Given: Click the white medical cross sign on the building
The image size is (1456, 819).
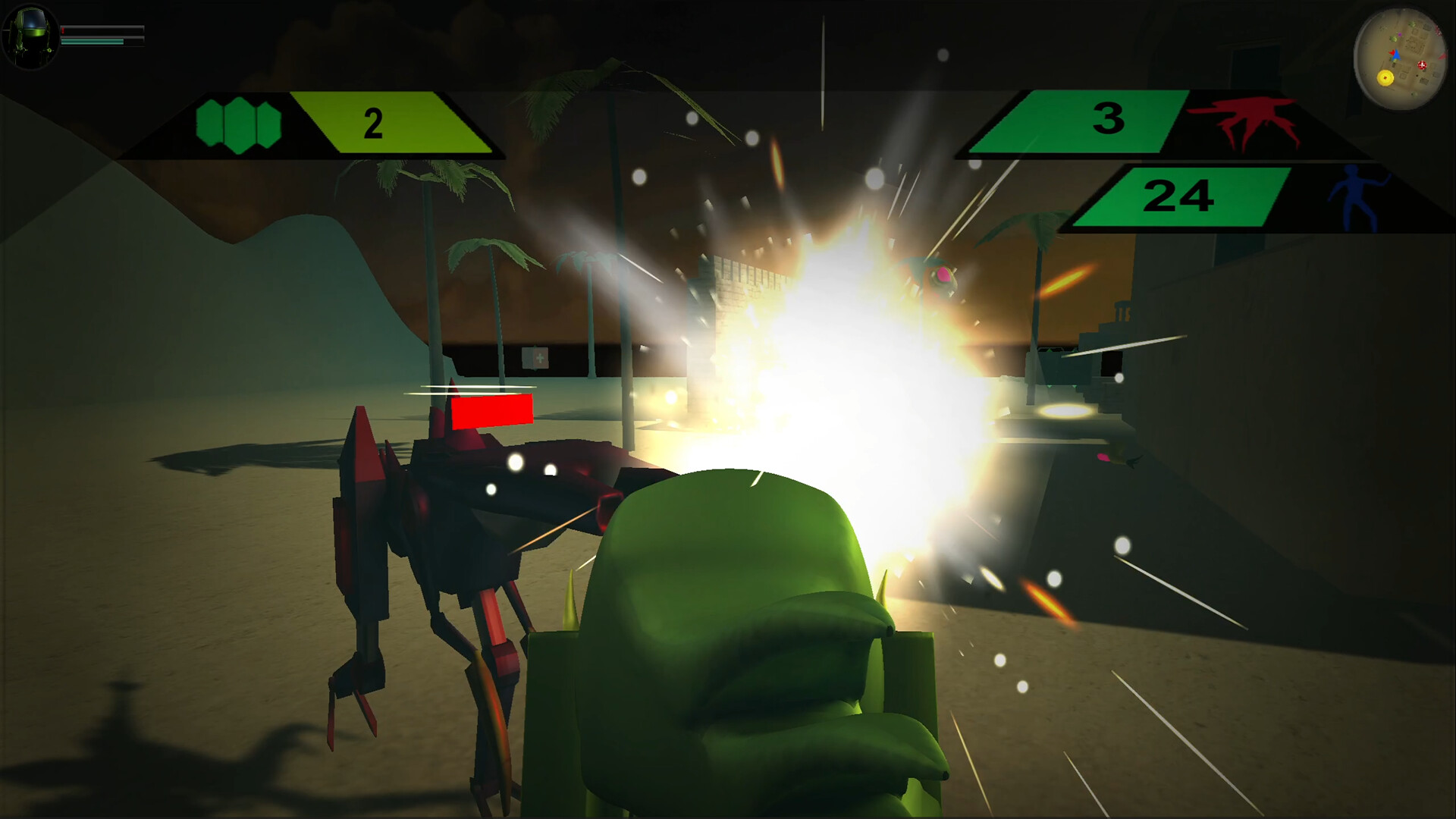Looking at the screenshot, I should pyautogui.click(x=538, y=357).
